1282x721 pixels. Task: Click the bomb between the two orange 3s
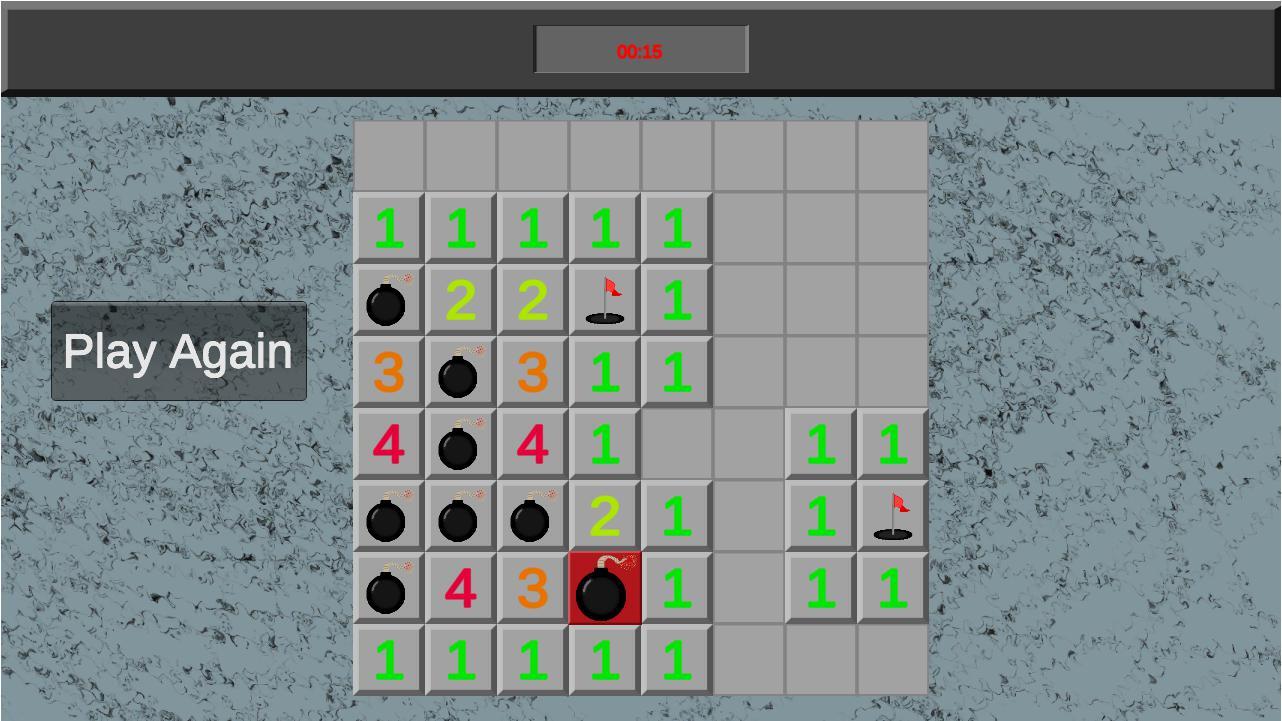[460, 373]
